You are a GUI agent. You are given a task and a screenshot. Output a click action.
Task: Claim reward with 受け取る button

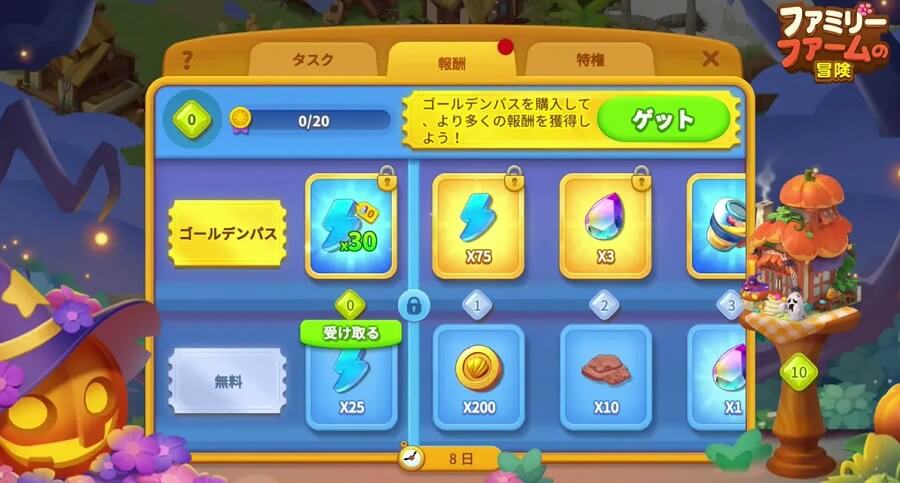(351, 333)
